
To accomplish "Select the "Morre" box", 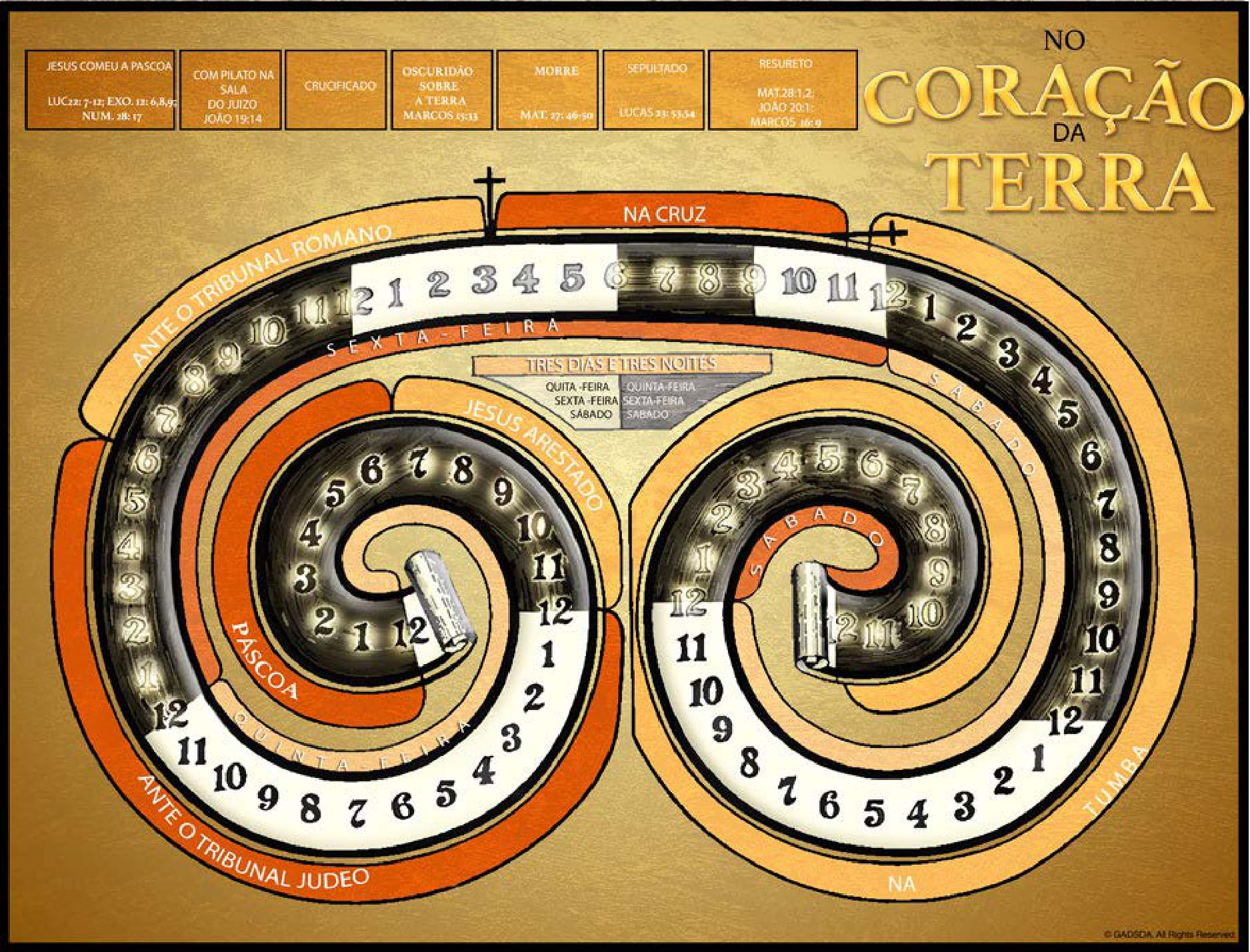I will click(x=547, y=90).
